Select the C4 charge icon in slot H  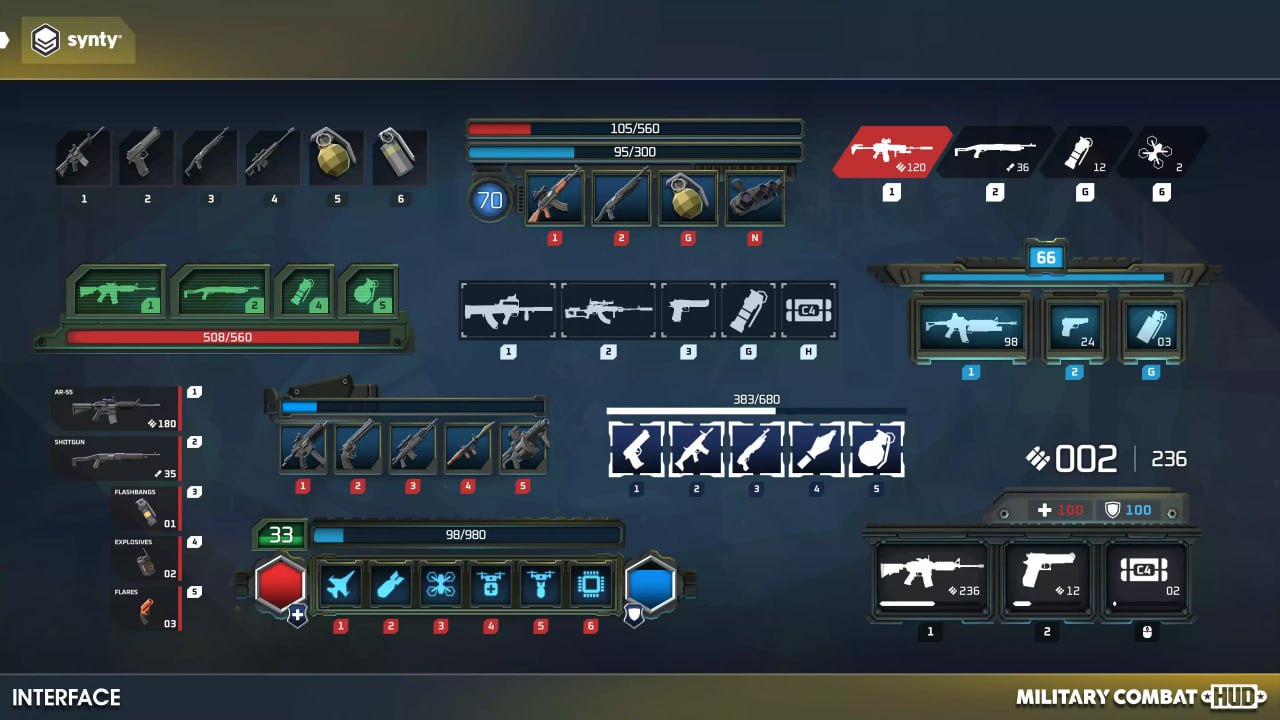point(809,311)
